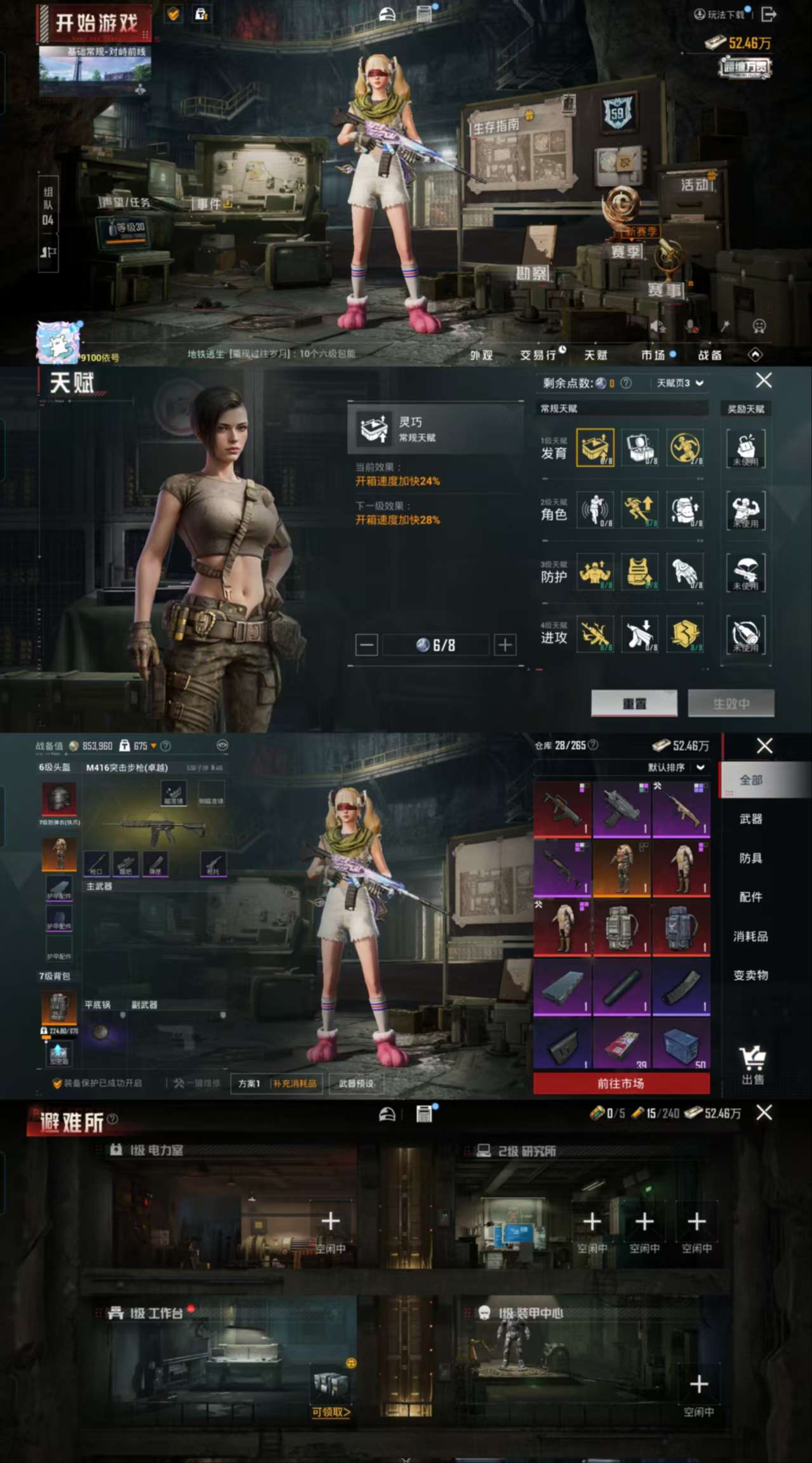
Task: Open the 外观 appearance menu
Action: 481,355
